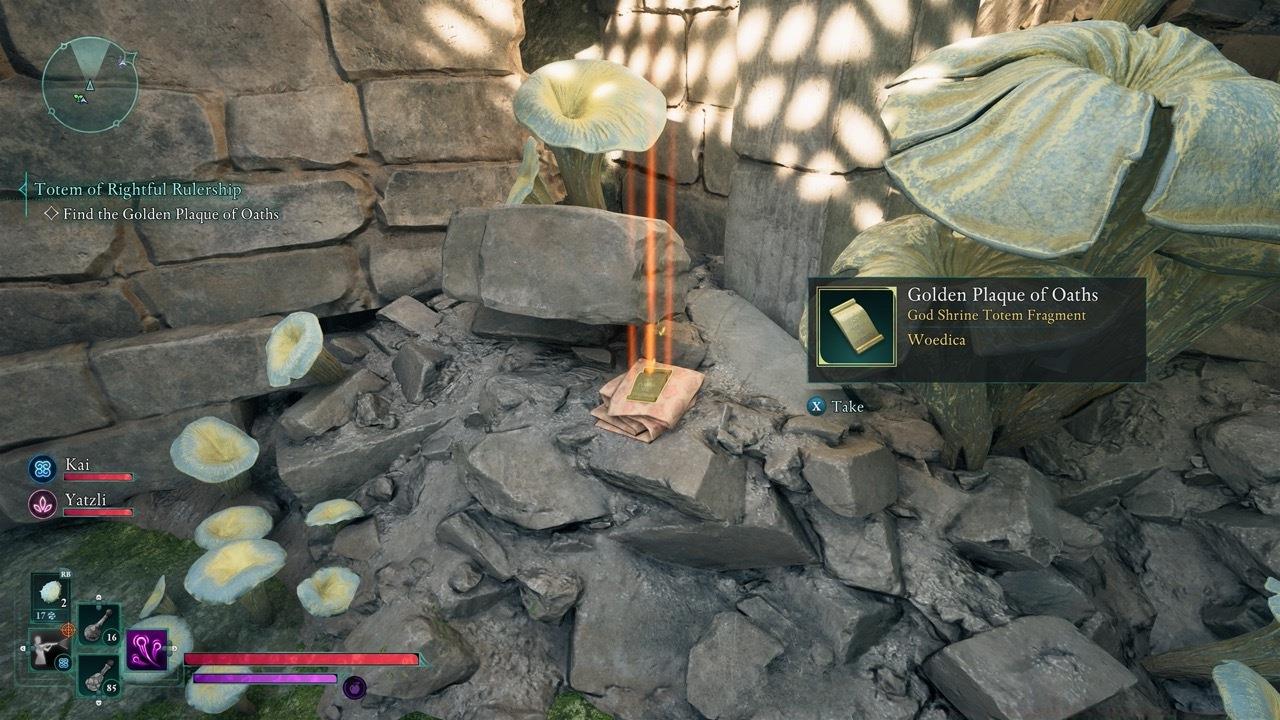The height and width of the screenshot is (720, 1280).
Task: Click the right chevron beside the spell icon
Action: (173, 648)
